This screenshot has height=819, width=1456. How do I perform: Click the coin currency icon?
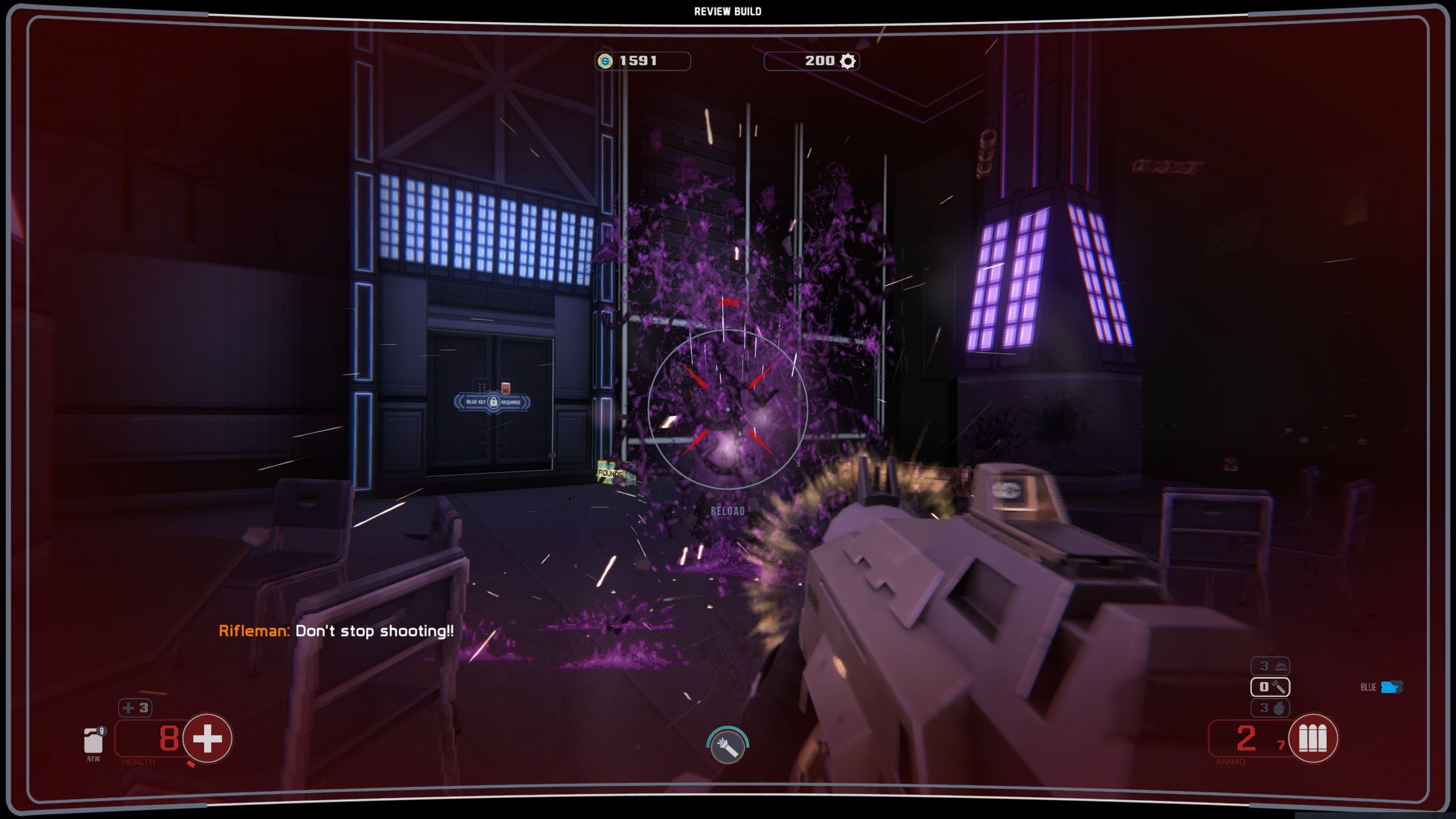click(605, 61)
